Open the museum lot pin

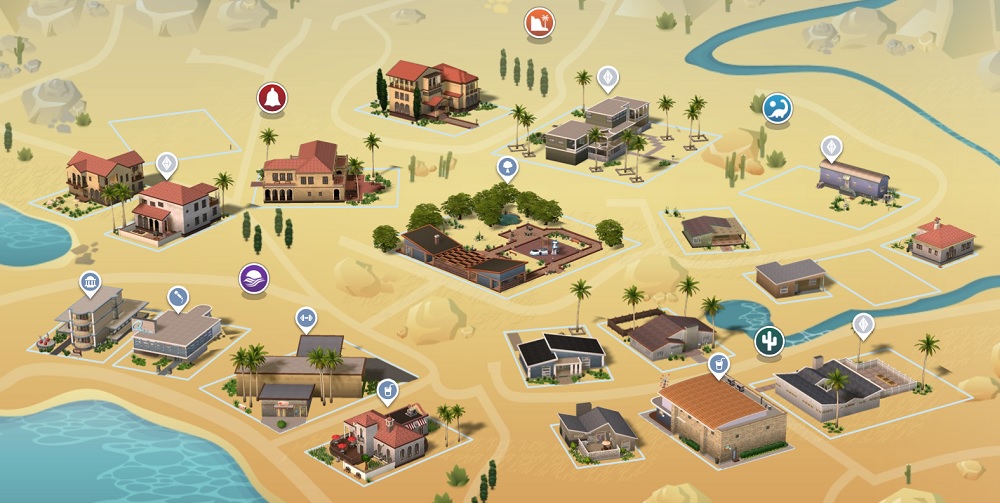(90, 284)
